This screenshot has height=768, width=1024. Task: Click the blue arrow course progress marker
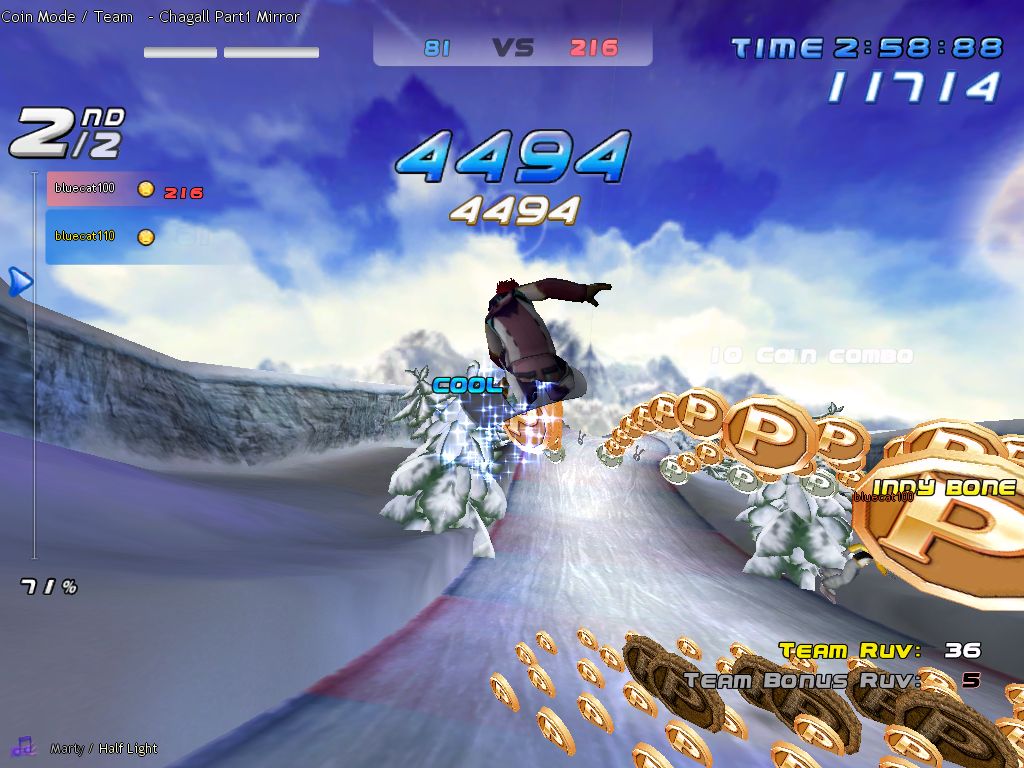tap(20, 282)
